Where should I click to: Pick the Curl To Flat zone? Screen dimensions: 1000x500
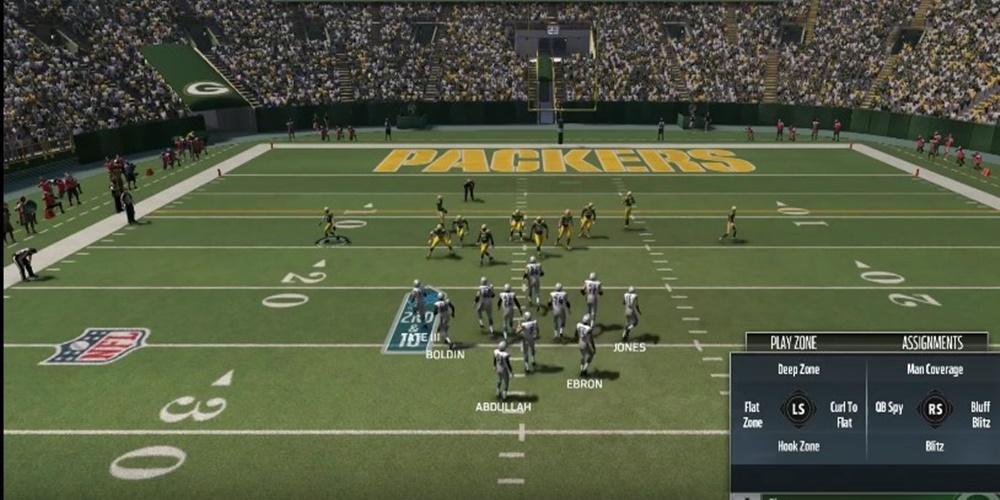844,414
